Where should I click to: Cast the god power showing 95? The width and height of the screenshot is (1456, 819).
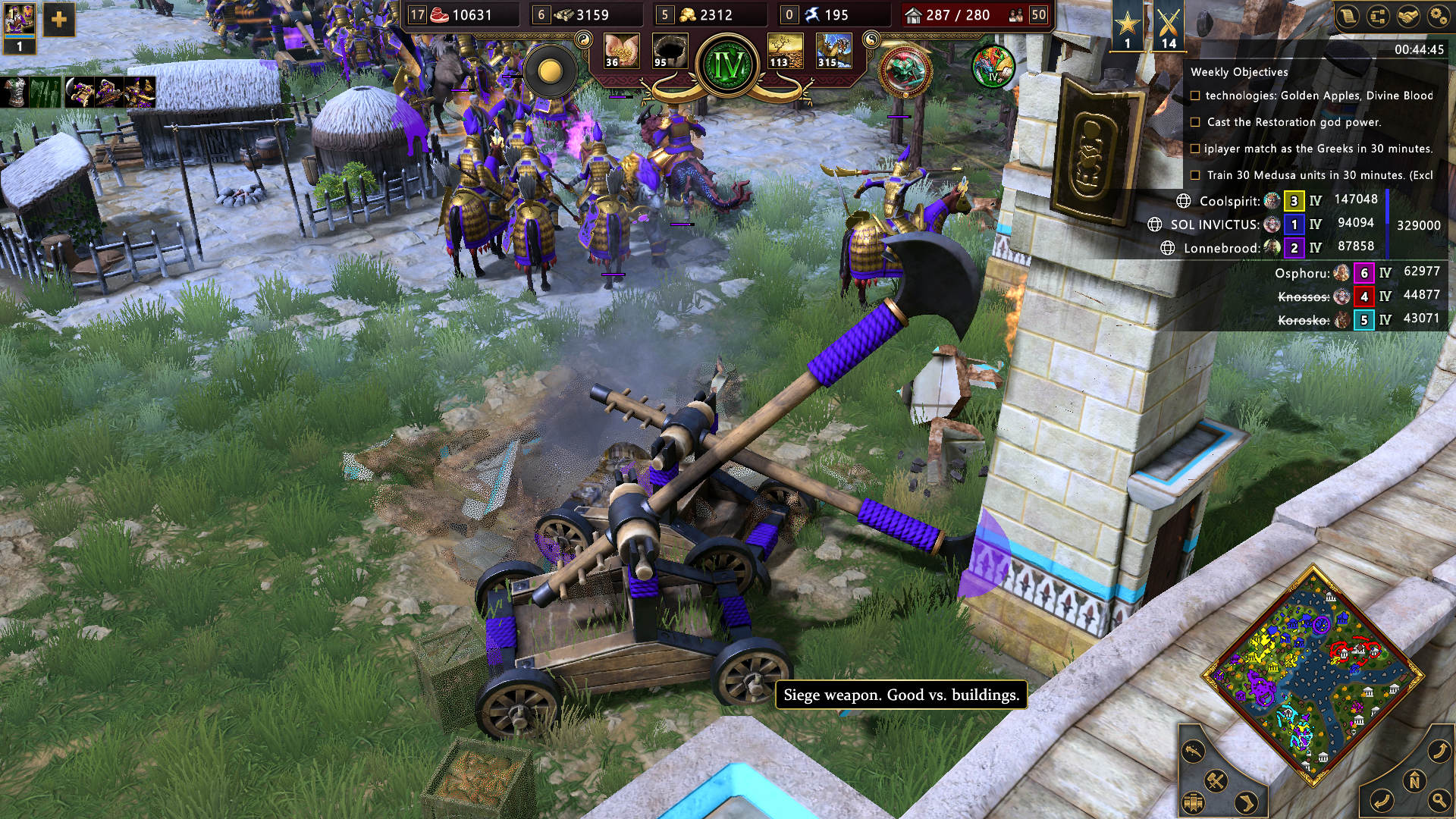coord(670,52)
